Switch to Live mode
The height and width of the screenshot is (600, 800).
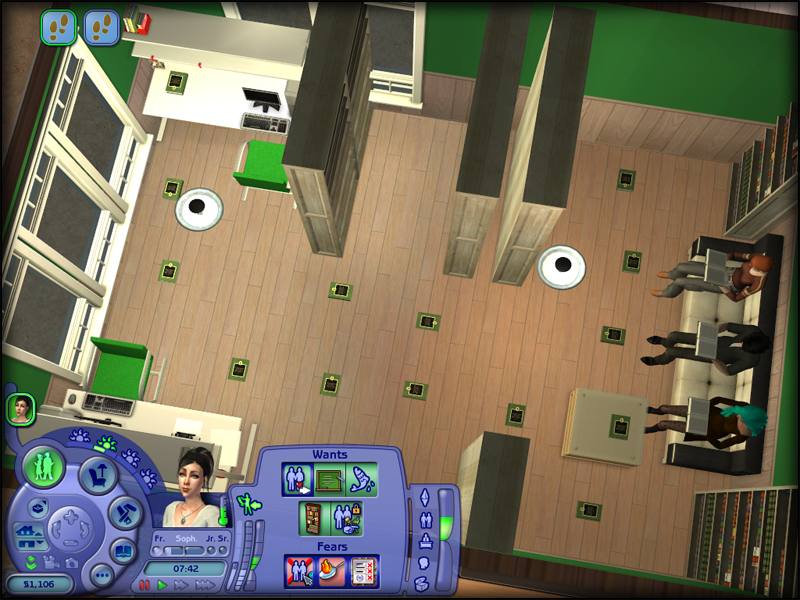click(x=45, y=467)
